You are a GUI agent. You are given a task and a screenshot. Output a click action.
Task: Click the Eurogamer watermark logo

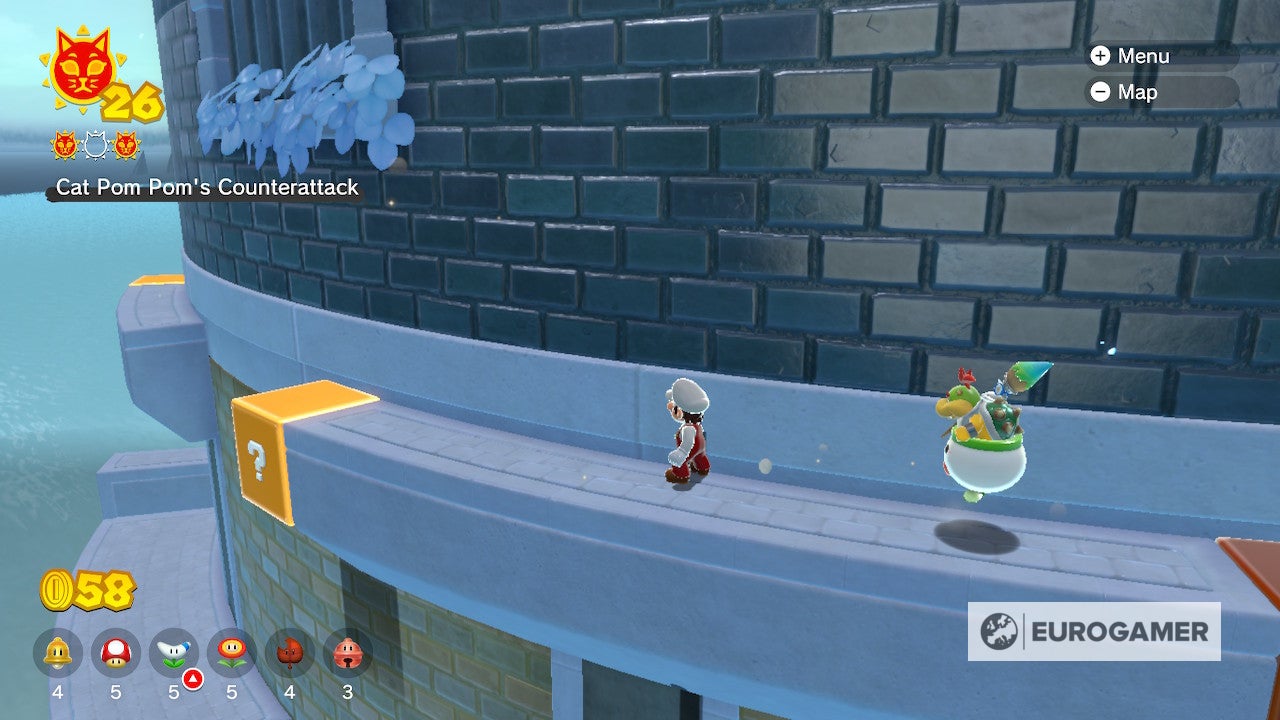(x=1094, y=631)
